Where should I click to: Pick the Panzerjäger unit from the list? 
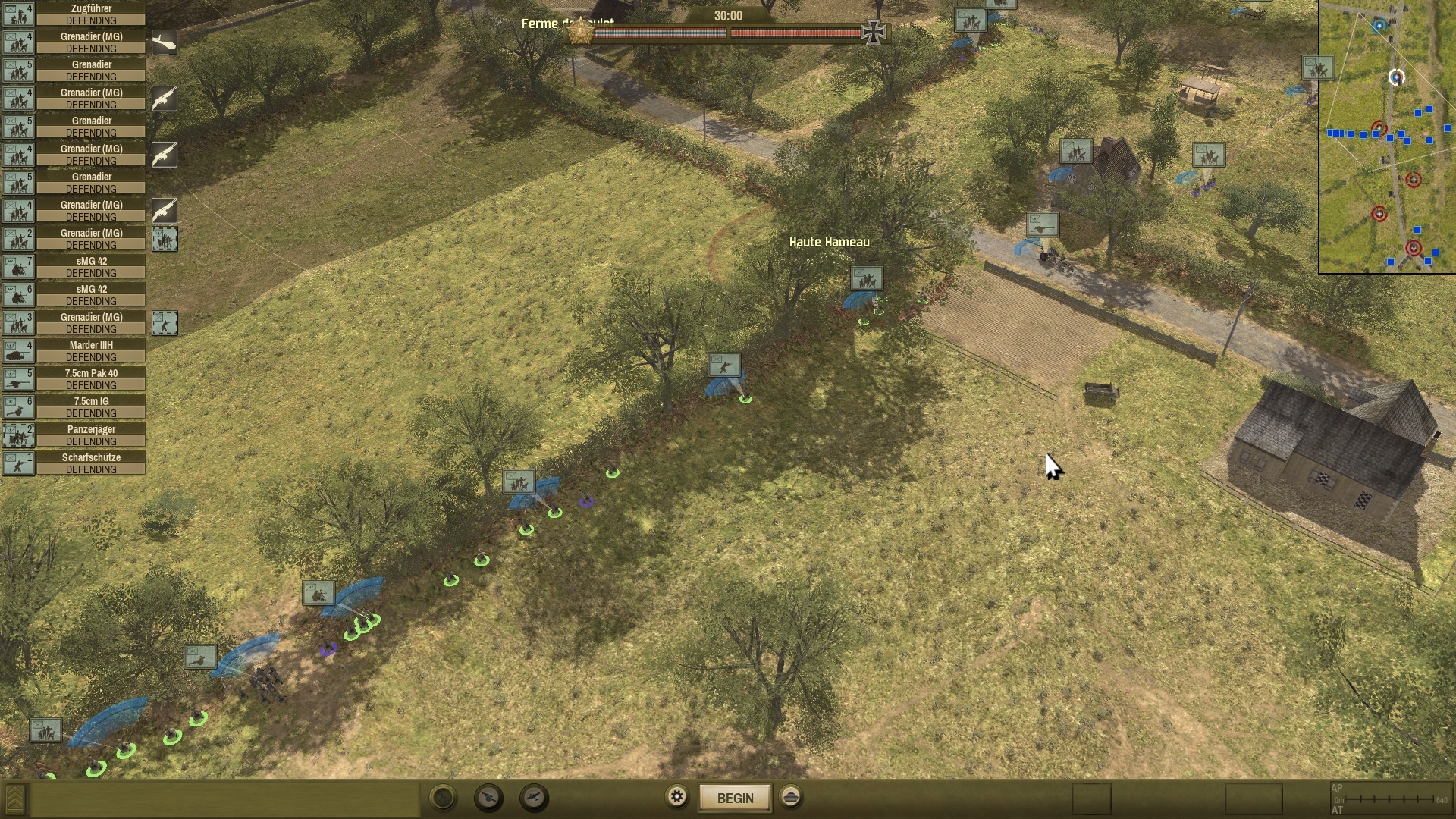[91, 435]
